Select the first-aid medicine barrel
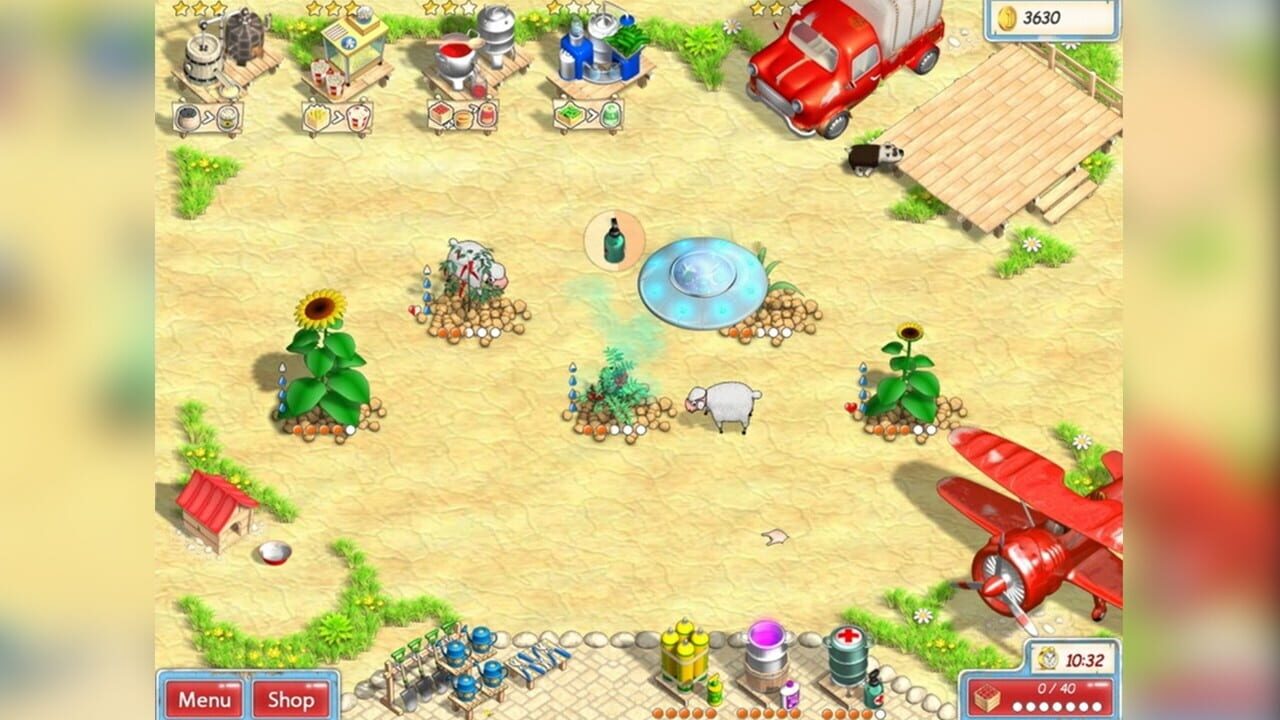The image size is (1280, 720). (x=850, y=655)
